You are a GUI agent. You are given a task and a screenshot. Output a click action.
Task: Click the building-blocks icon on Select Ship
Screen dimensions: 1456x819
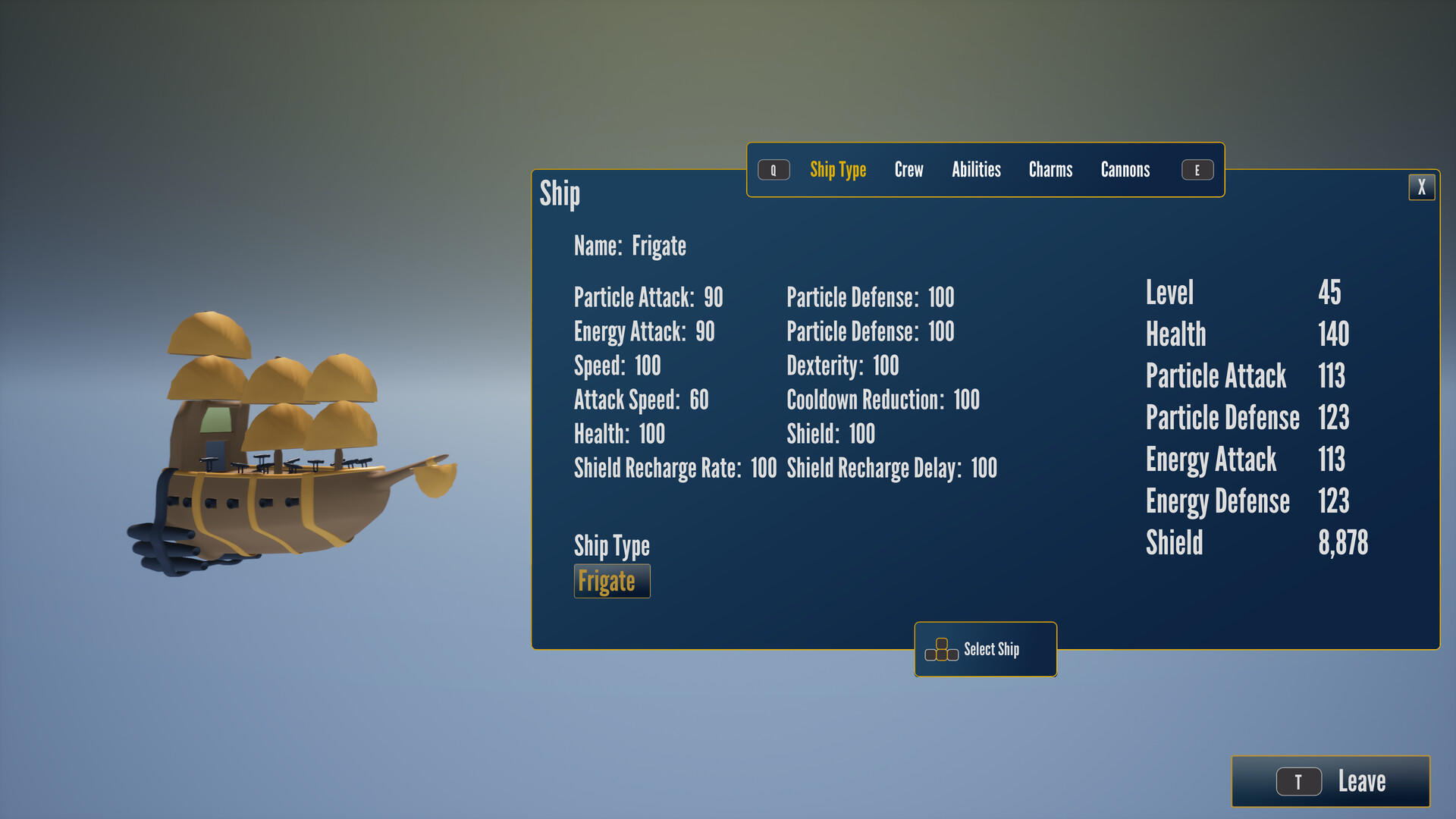point(942,649)
